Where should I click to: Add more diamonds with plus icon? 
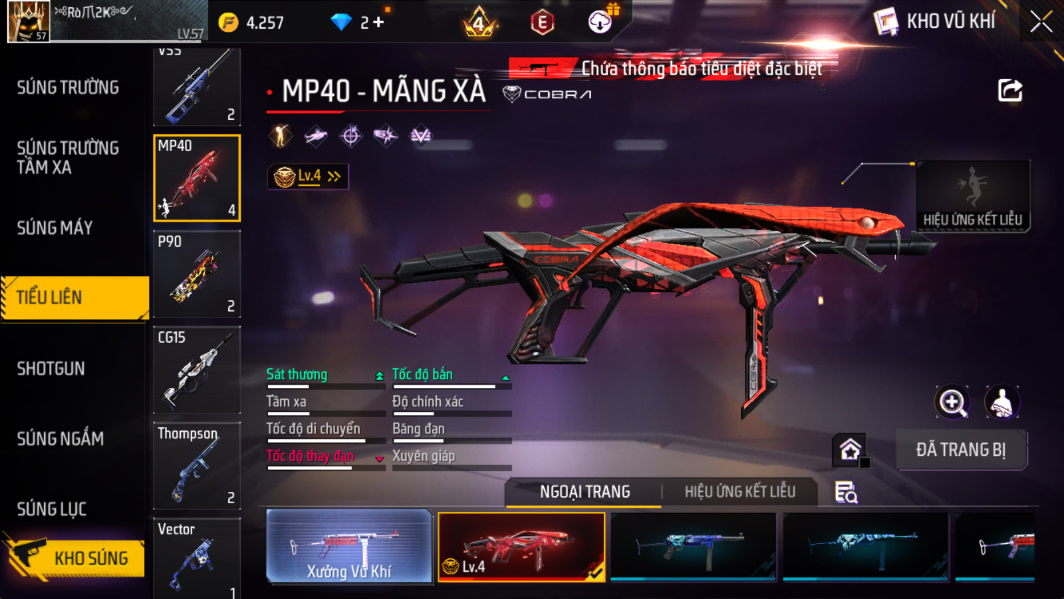point(378,22)
